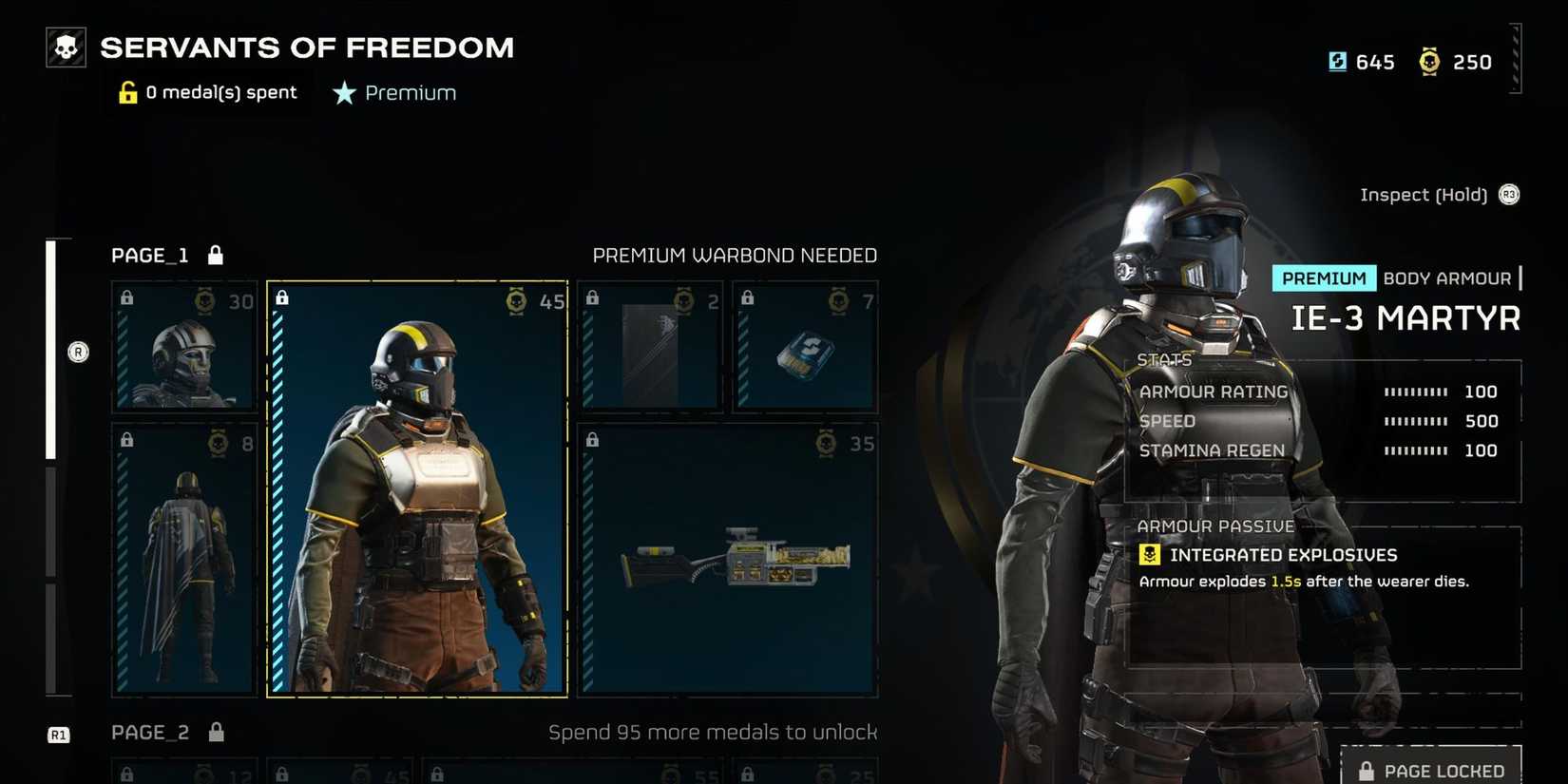
Task: Click the R3 inspect controller icon
Action: pos(1509,195)
